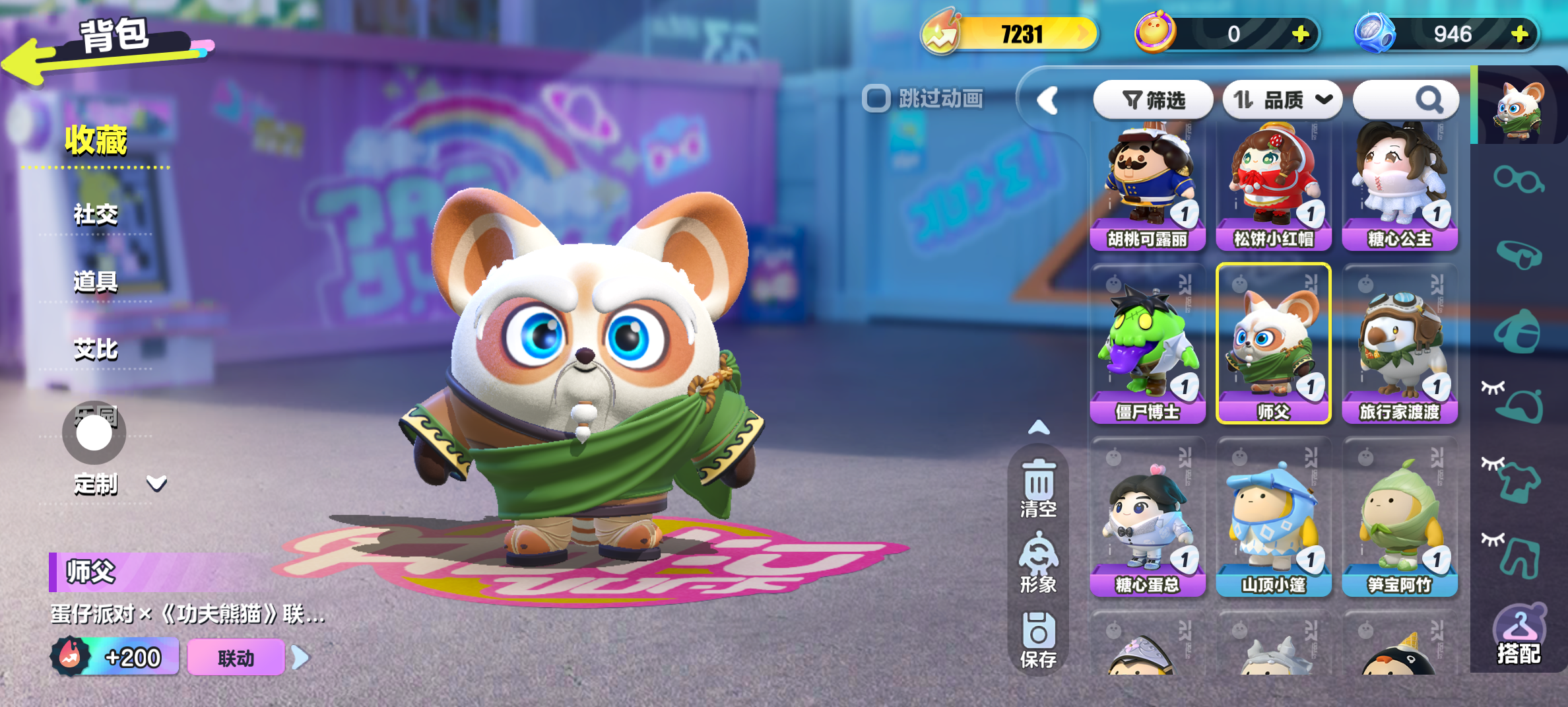Add blue gems with the plus button

pos(1520,34)
